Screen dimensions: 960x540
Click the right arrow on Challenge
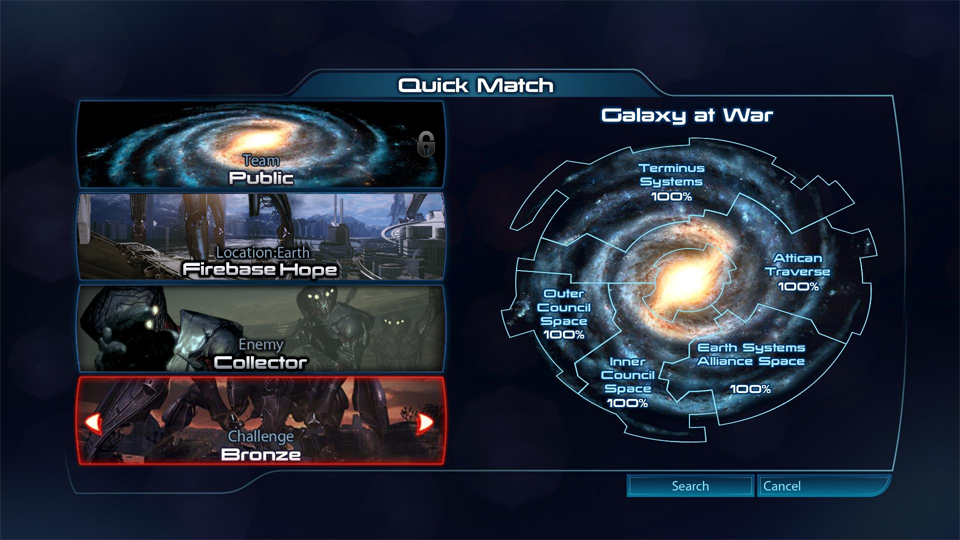pyautogui.click(x=425, y=422)
